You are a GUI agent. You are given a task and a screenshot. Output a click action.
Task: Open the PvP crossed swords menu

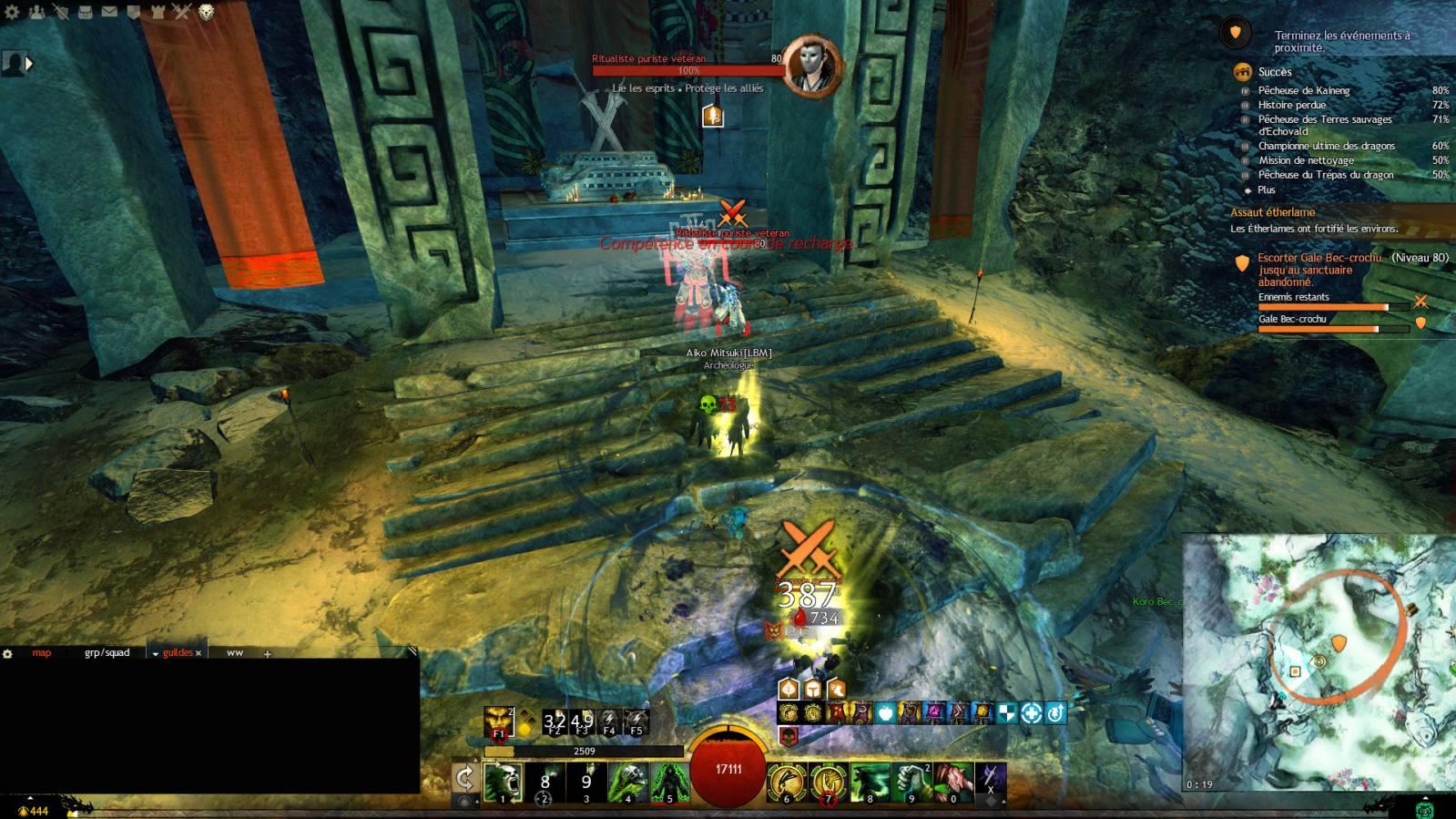pos(182,12)
